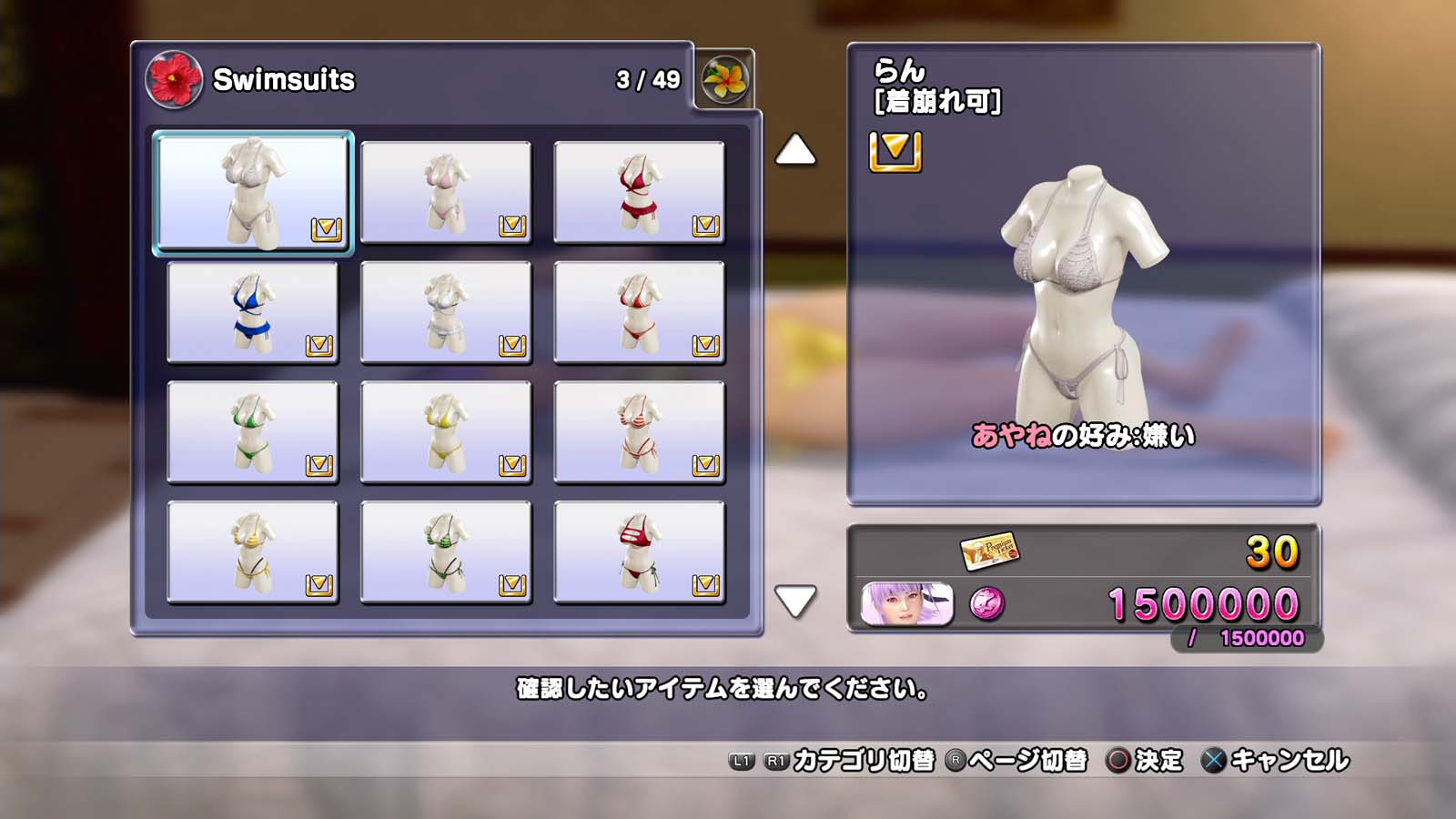
Task: Choose the red cutout-top bikini tile
Action: click(x=639, y=552)
